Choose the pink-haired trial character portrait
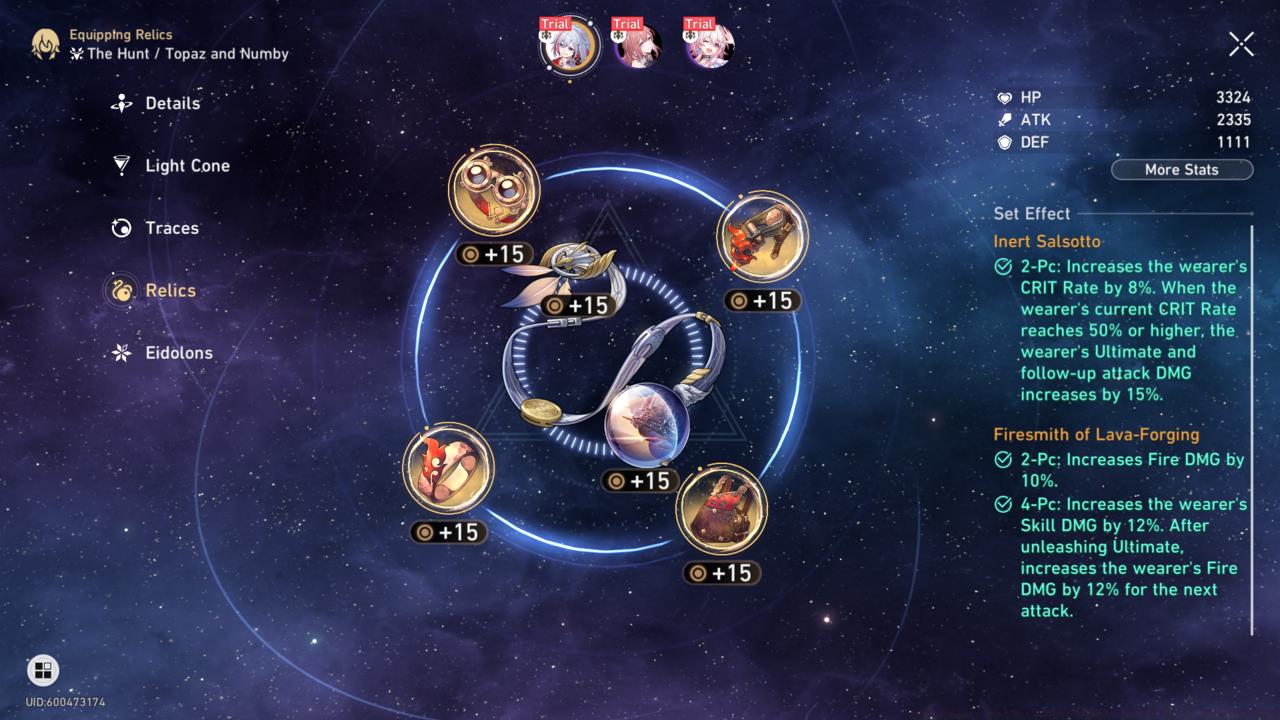The image size is (1280, 720). (709, 46)
